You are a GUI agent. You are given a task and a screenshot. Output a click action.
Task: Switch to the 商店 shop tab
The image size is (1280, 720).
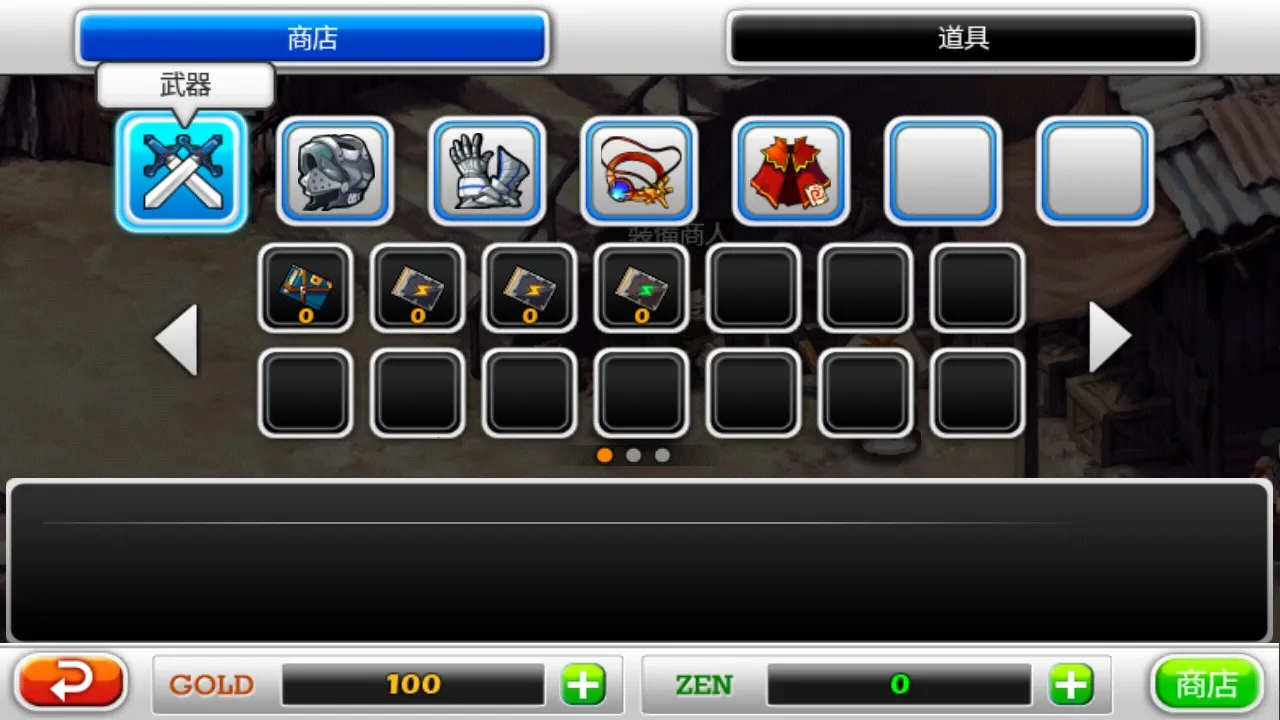[311, 37]
